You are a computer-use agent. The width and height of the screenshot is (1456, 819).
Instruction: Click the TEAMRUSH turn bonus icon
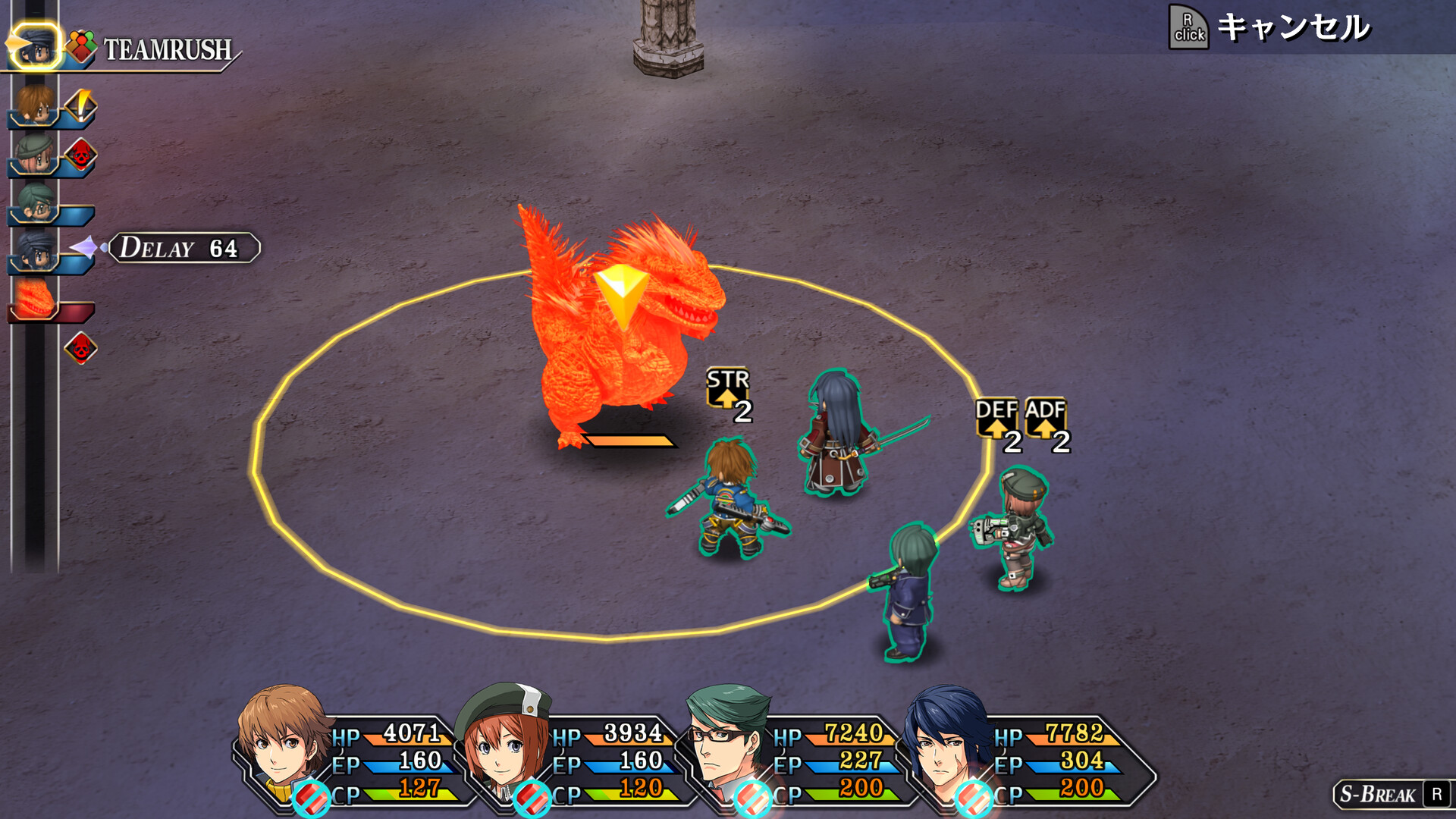pyautogui.click(x=81, y=47)
